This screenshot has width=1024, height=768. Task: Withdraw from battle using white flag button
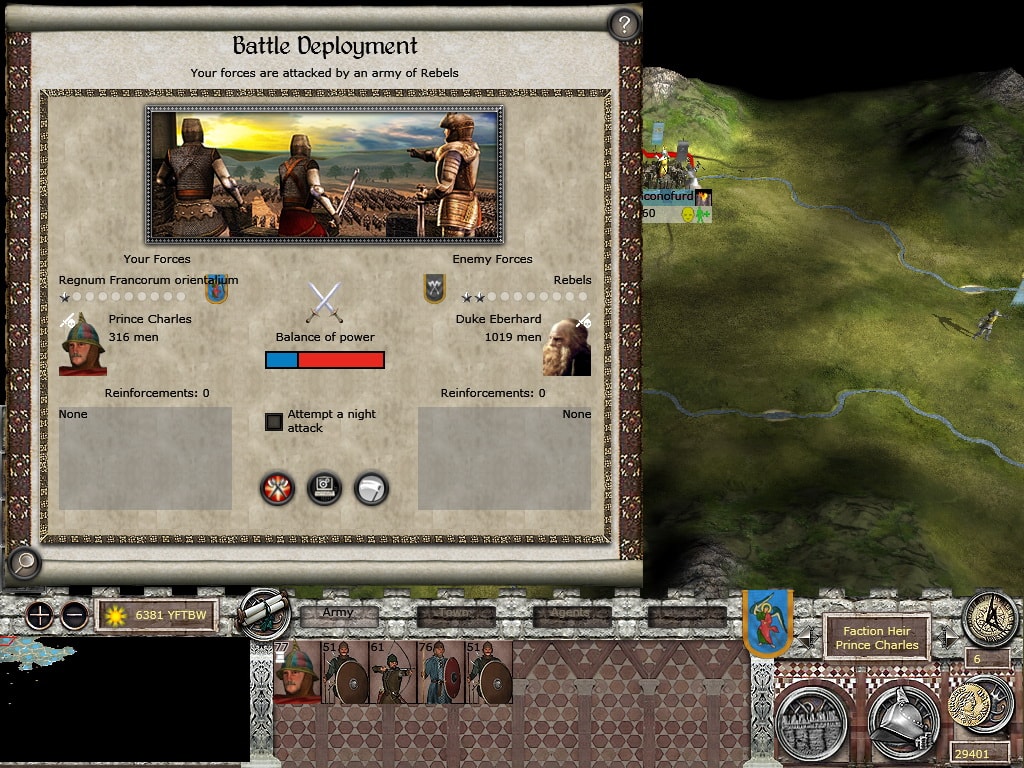[x=371, y=488]
